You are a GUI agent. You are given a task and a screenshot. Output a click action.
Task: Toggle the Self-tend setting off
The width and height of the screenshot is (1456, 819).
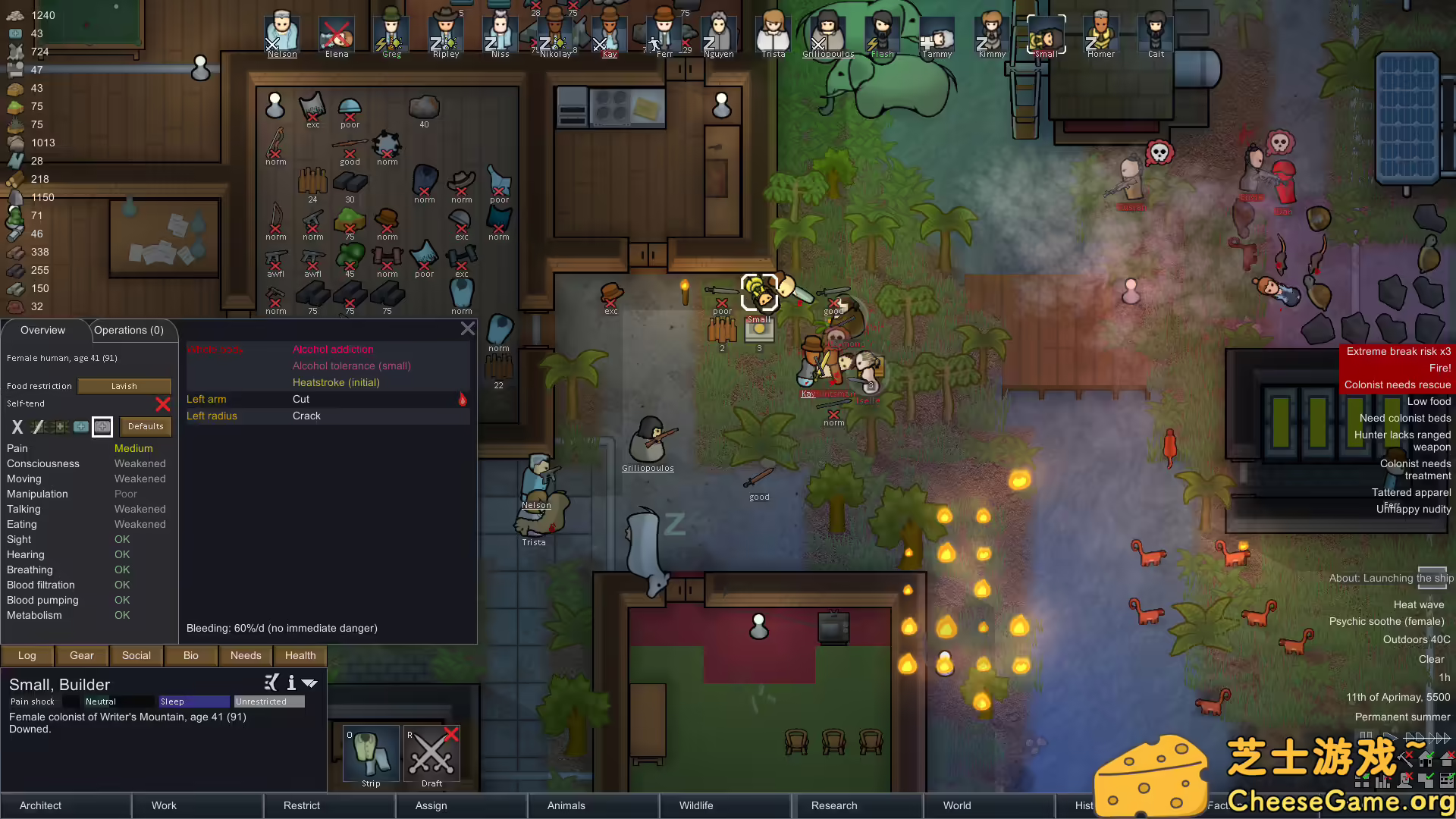point(162,404)
